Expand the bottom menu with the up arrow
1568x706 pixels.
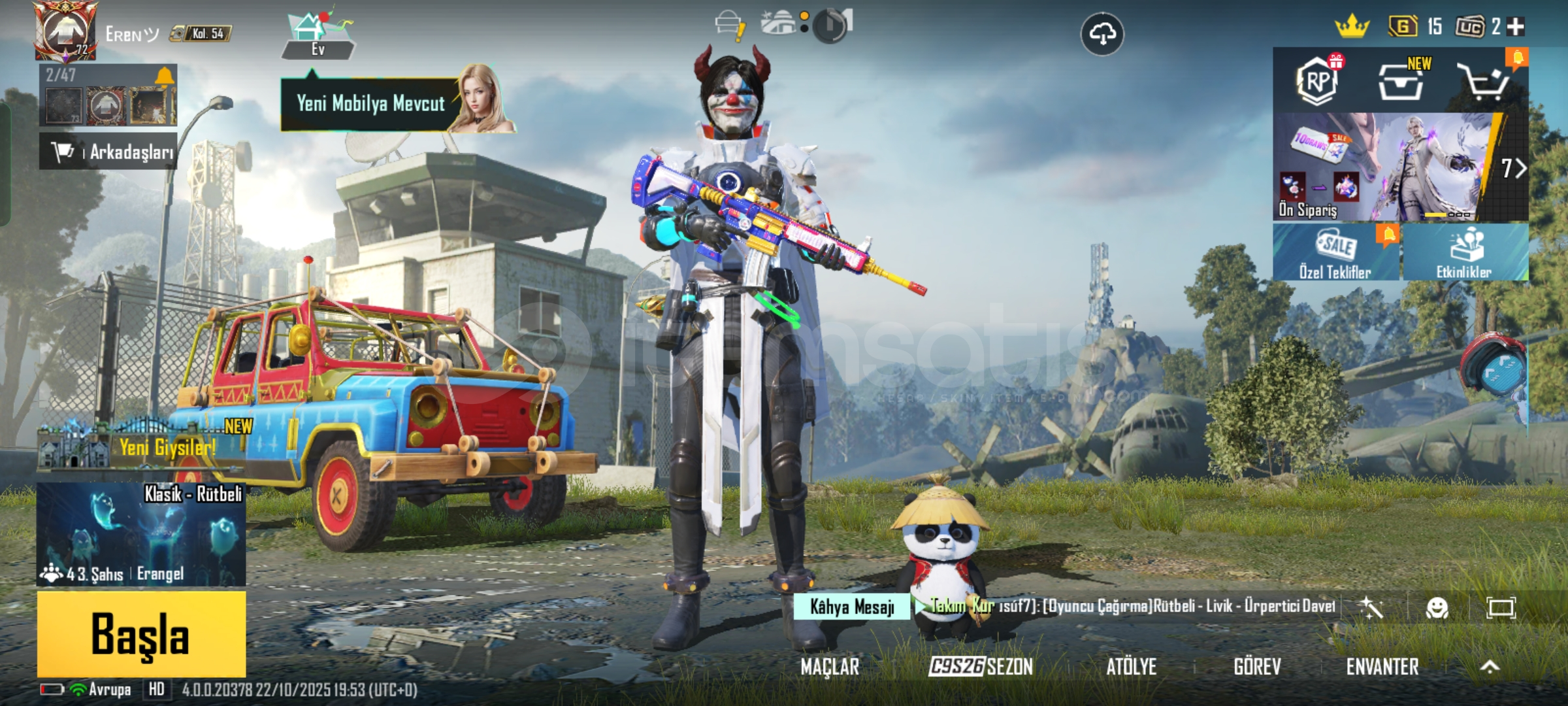(1490, 667)
